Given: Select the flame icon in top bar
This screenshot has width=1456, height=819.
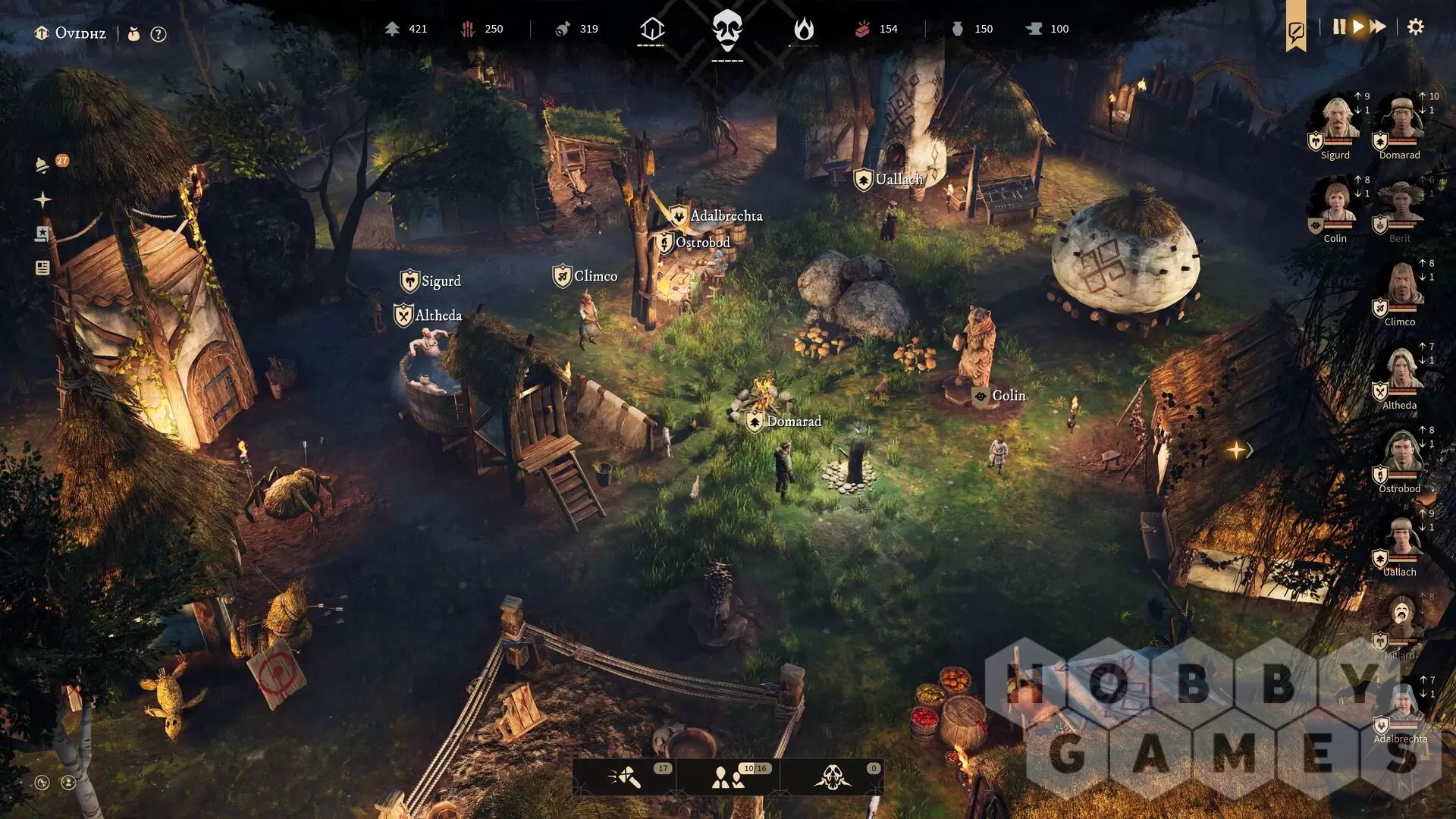Looking at the screenshot, I should click(x=803, y=30).
